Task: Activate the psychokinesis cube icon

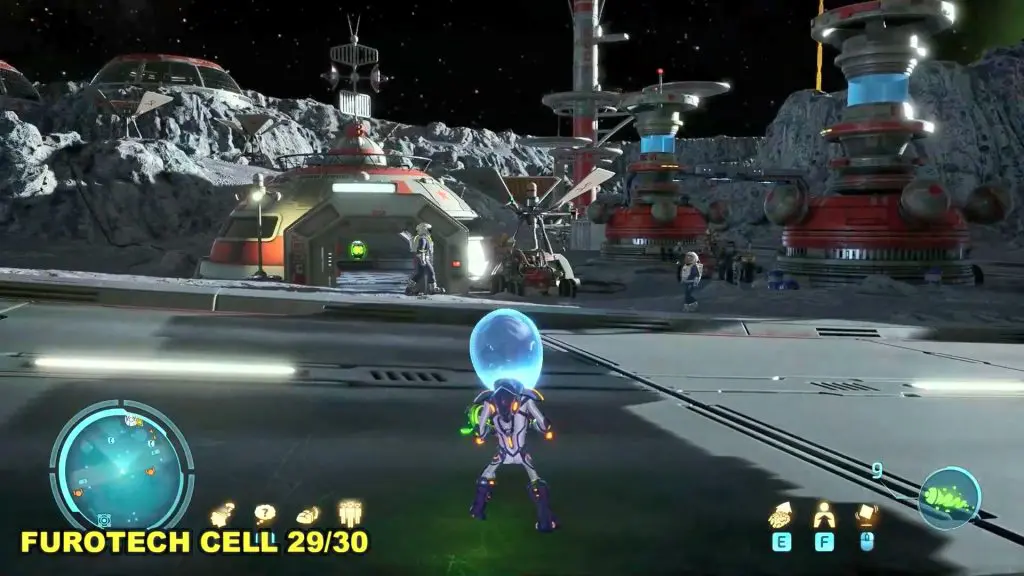Action: pos(866,515)
